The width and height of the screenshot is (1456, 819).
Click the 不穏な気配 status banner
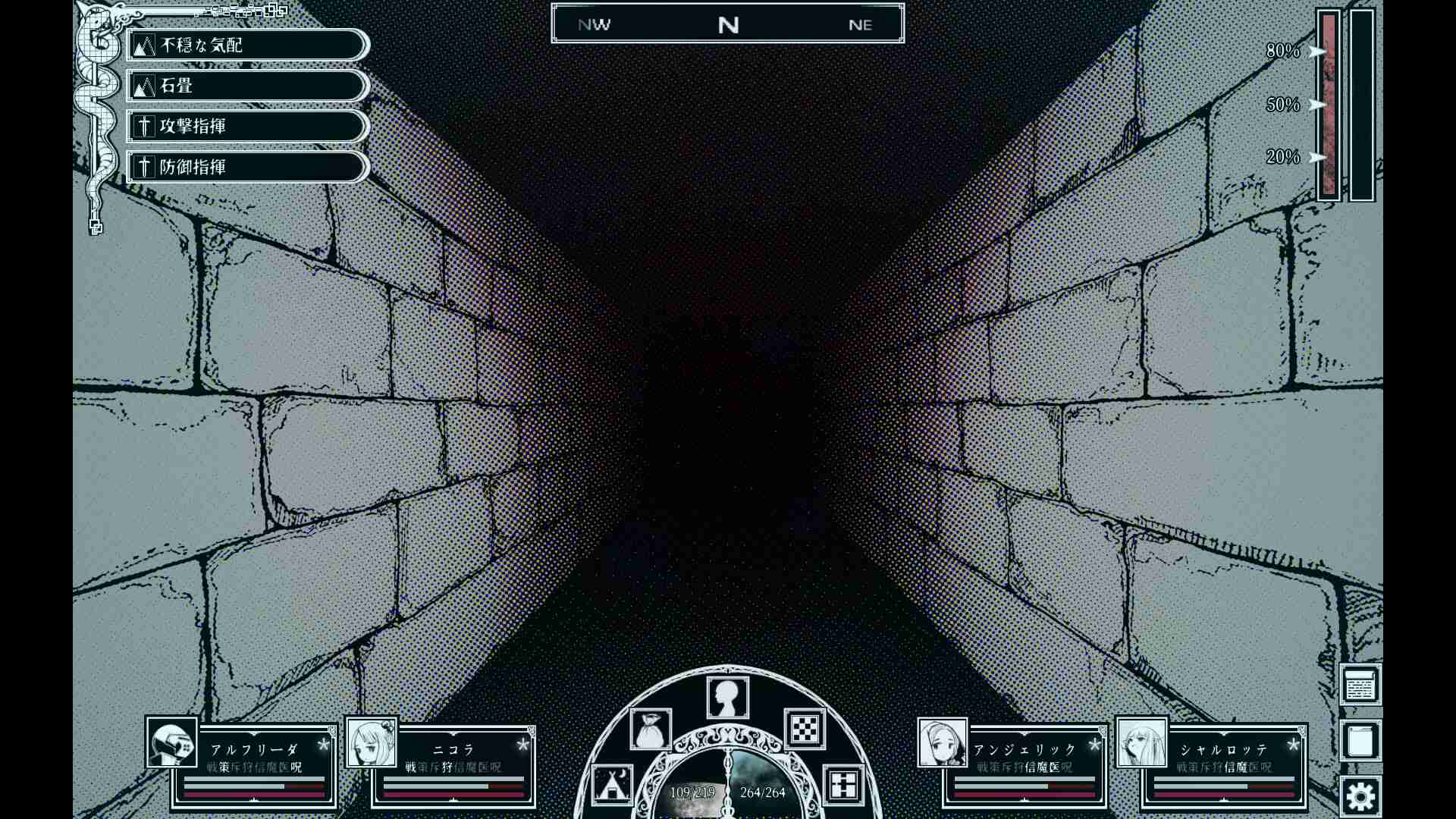click(x=244, y=45)
